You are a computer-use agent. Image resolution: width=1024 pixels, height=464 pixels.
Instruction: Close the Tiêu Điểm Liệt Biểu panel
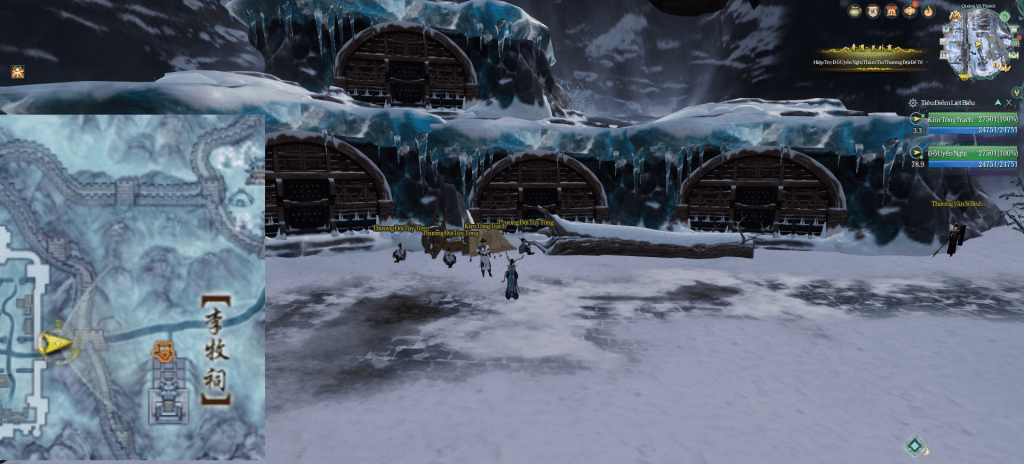(x=1010, y=103)
